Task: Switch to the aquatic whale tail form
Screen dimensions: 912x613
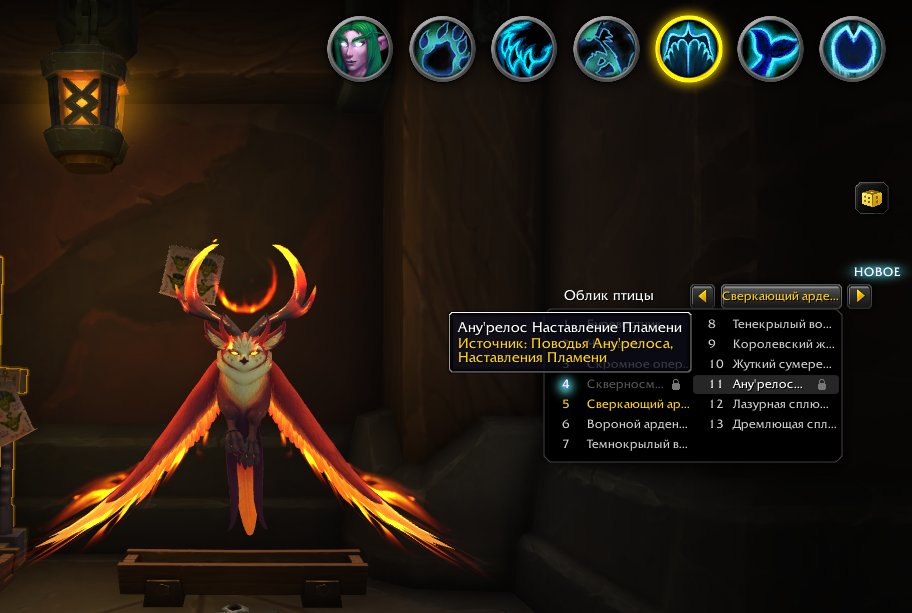Action: (770, 50)
